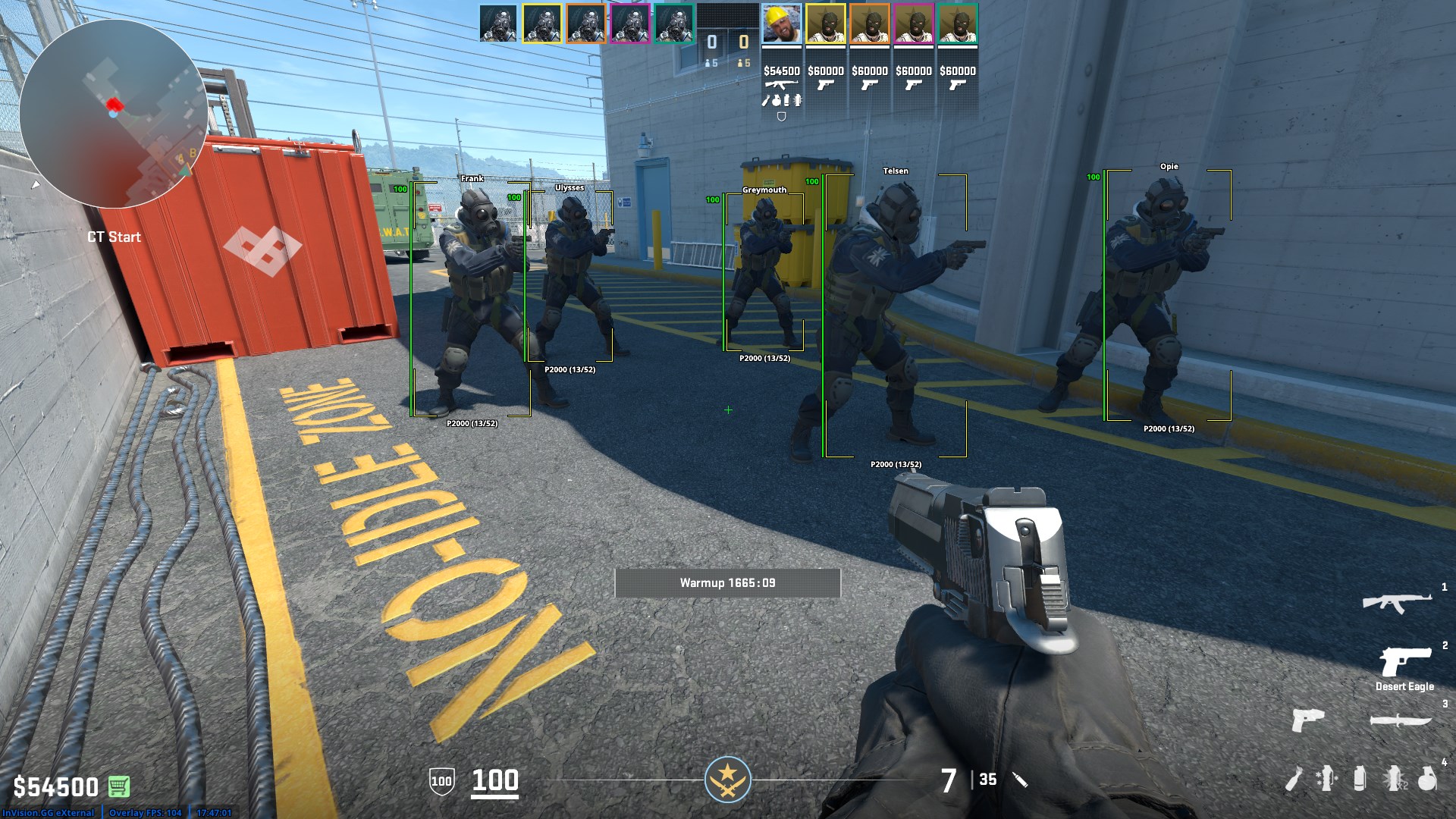This screenshot has height=819, width=1456.
Task: Select the green-bordered gas mask avatar
Action: tap(673, 25)
